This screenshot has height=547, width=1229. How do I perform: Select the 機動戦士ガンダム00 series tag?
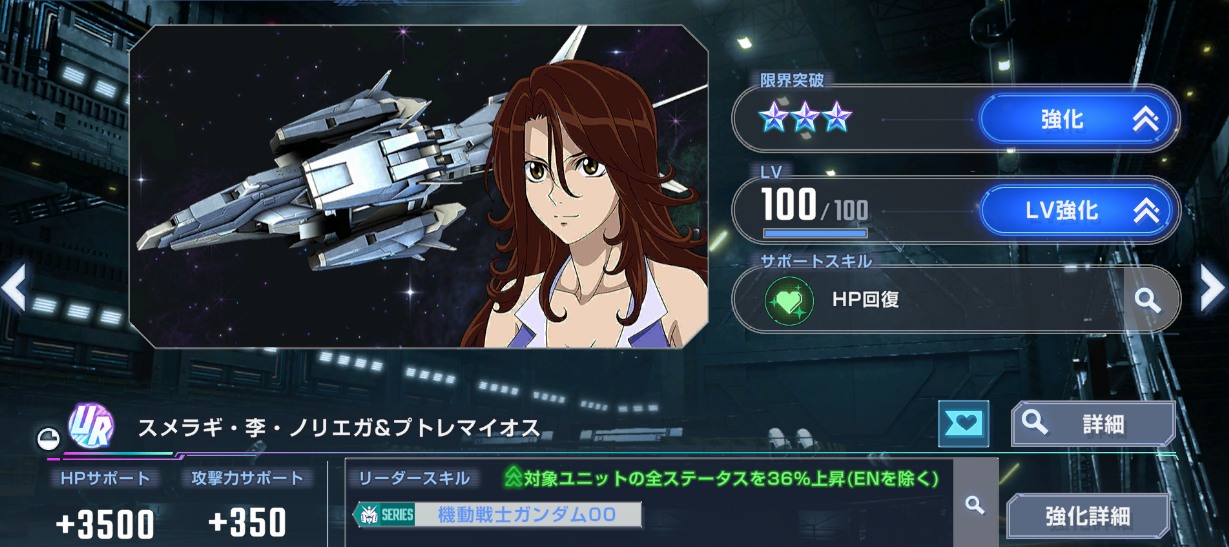pyautogui.click(x=498, y=515)
